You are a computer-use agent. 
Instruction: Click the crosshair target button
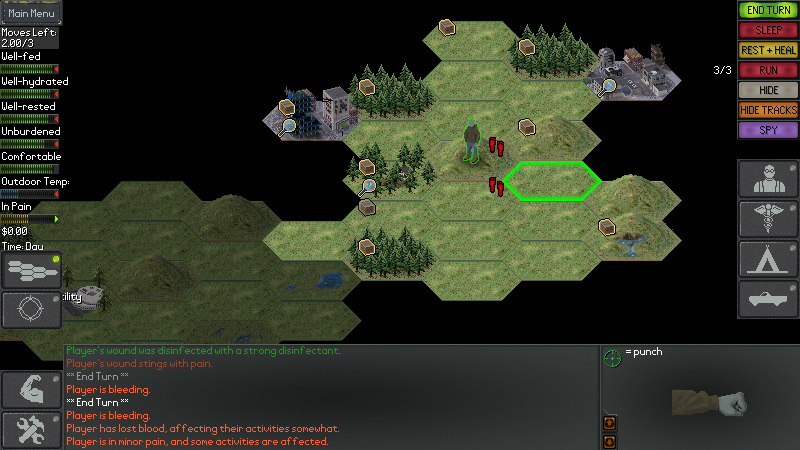tap(31, 310)
